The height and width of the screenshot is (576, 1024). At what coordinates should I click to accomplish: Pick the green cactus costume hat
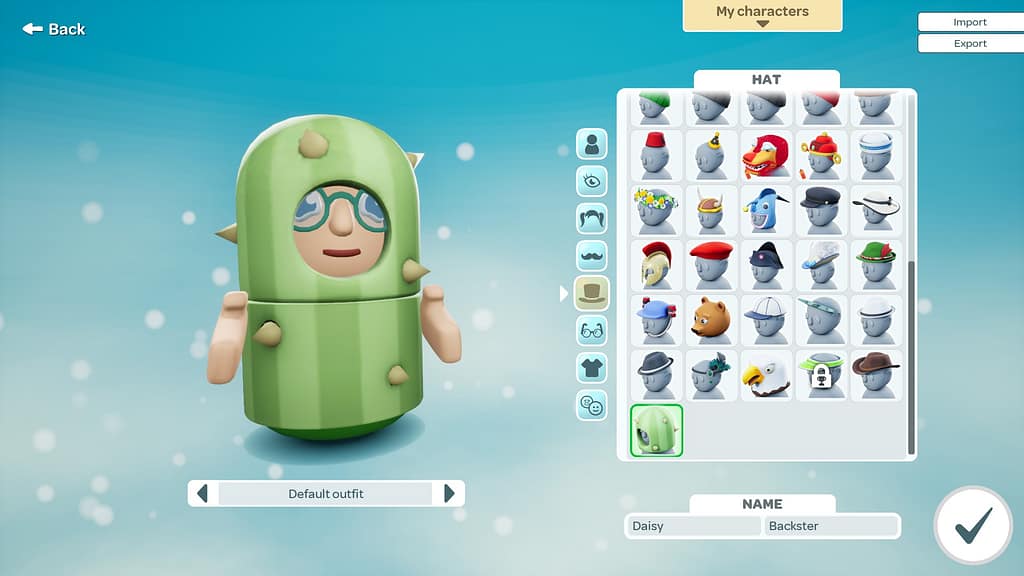pyautogui.click(x=656, y=430)
